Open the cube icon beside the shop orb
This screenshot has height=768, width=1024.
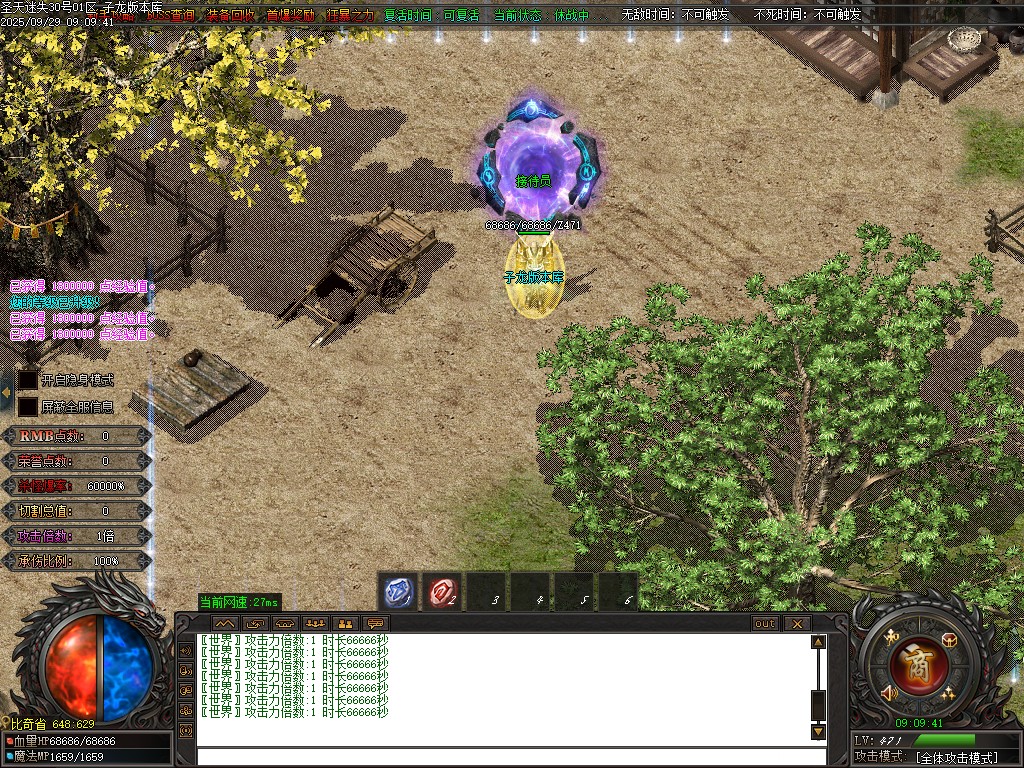tap(948, 640)
